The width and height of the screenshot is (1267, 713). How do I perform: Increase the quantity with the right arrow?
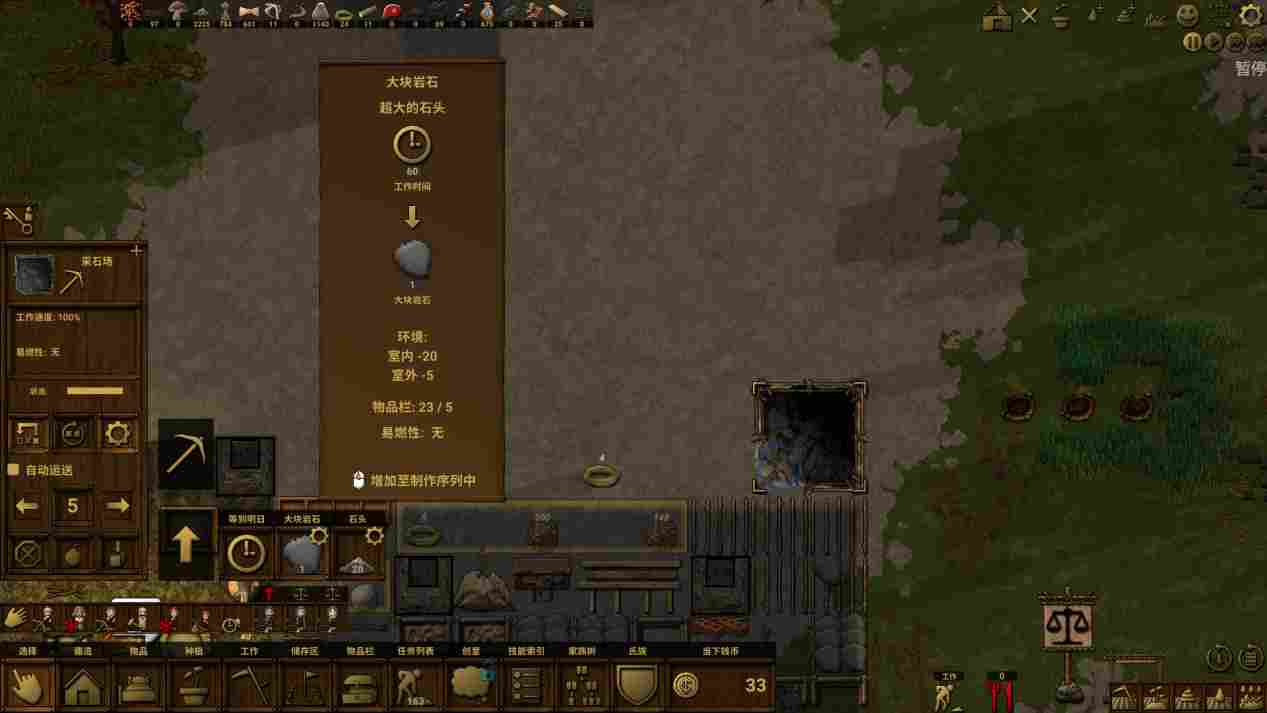tap(117, 506)
